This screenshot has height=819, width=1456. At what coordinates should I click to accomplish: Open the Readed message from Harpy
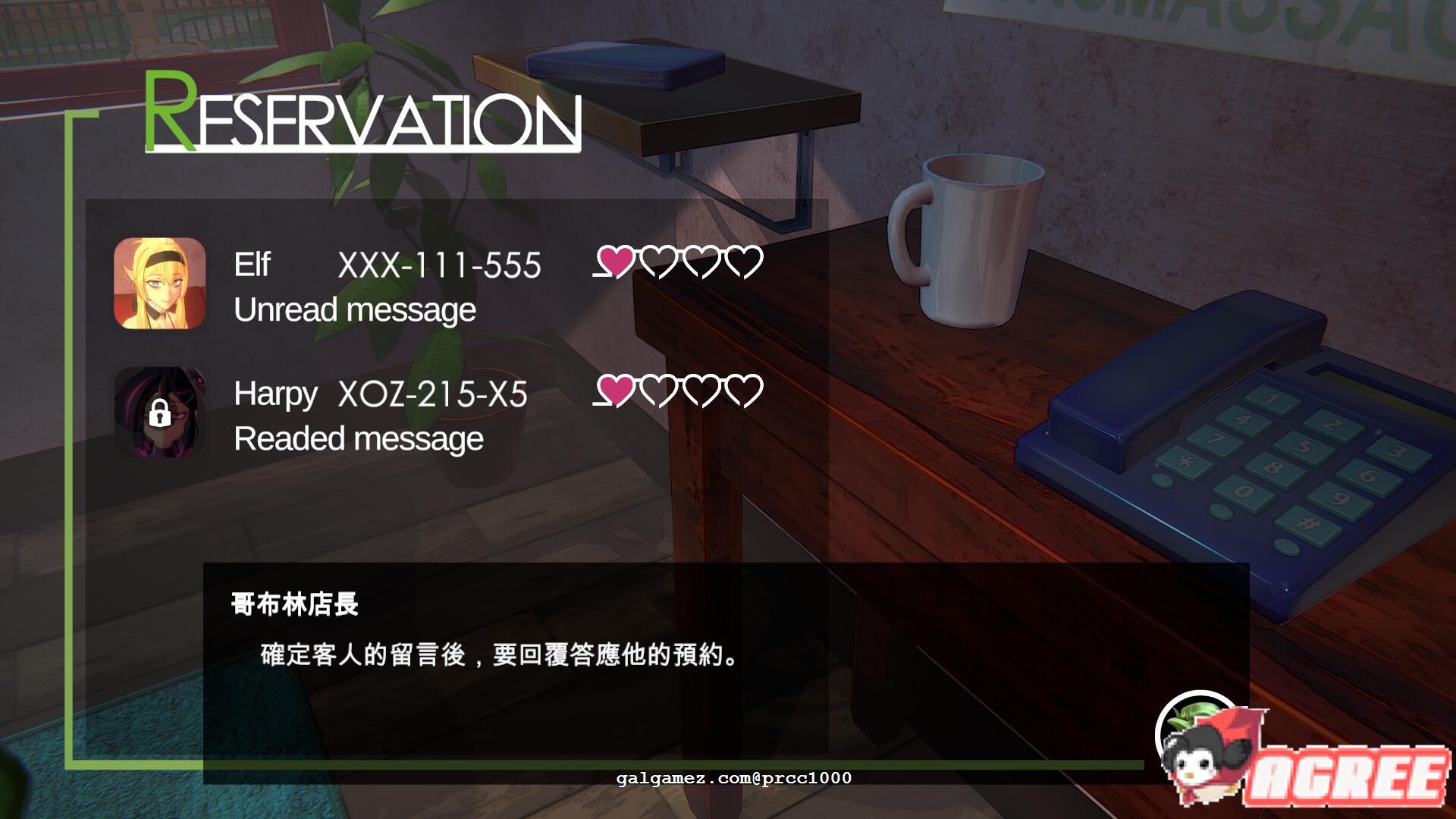point(358,438)
